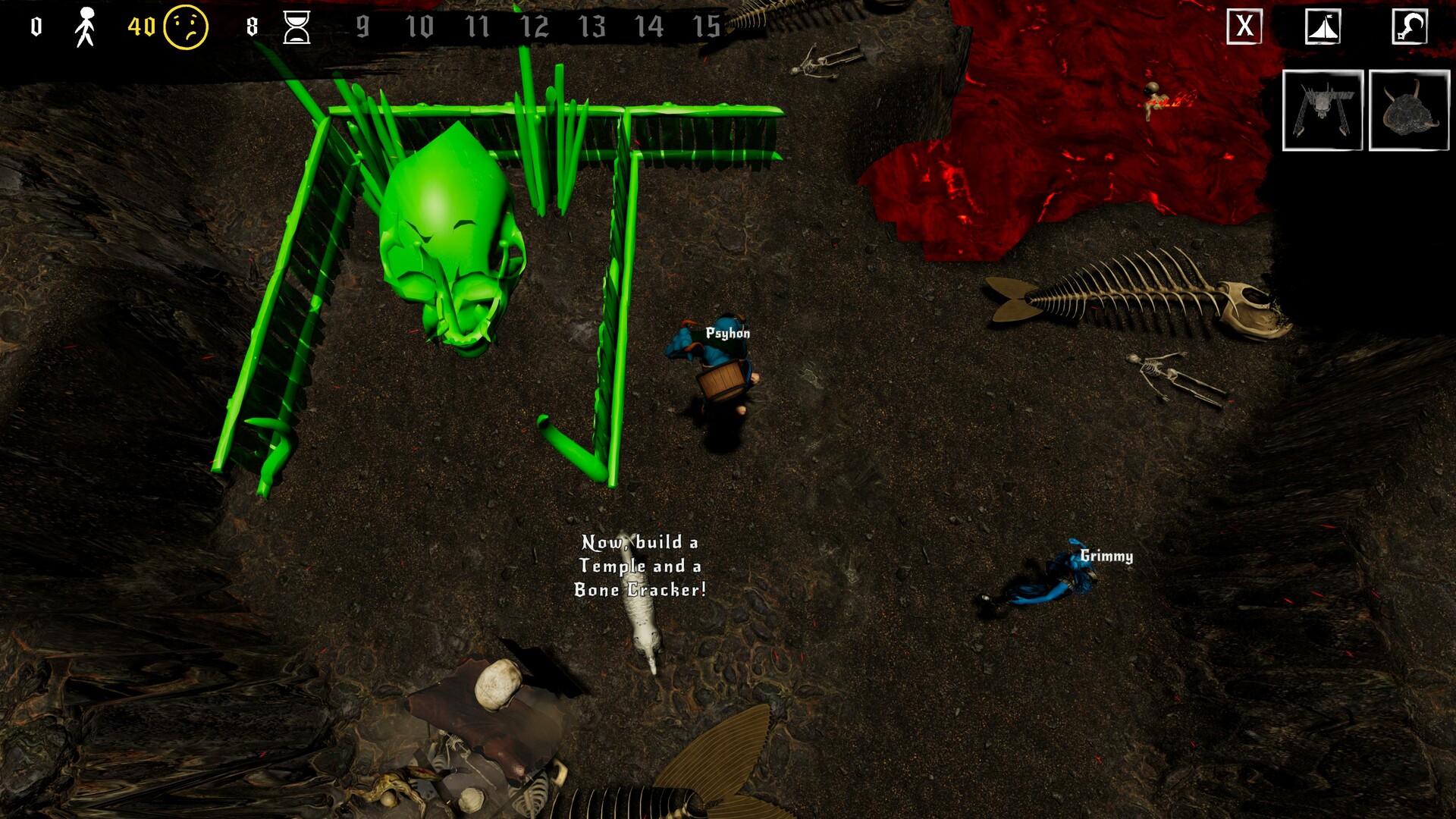
Task: Click the hourglass timer icon
Action: (297, 25)
